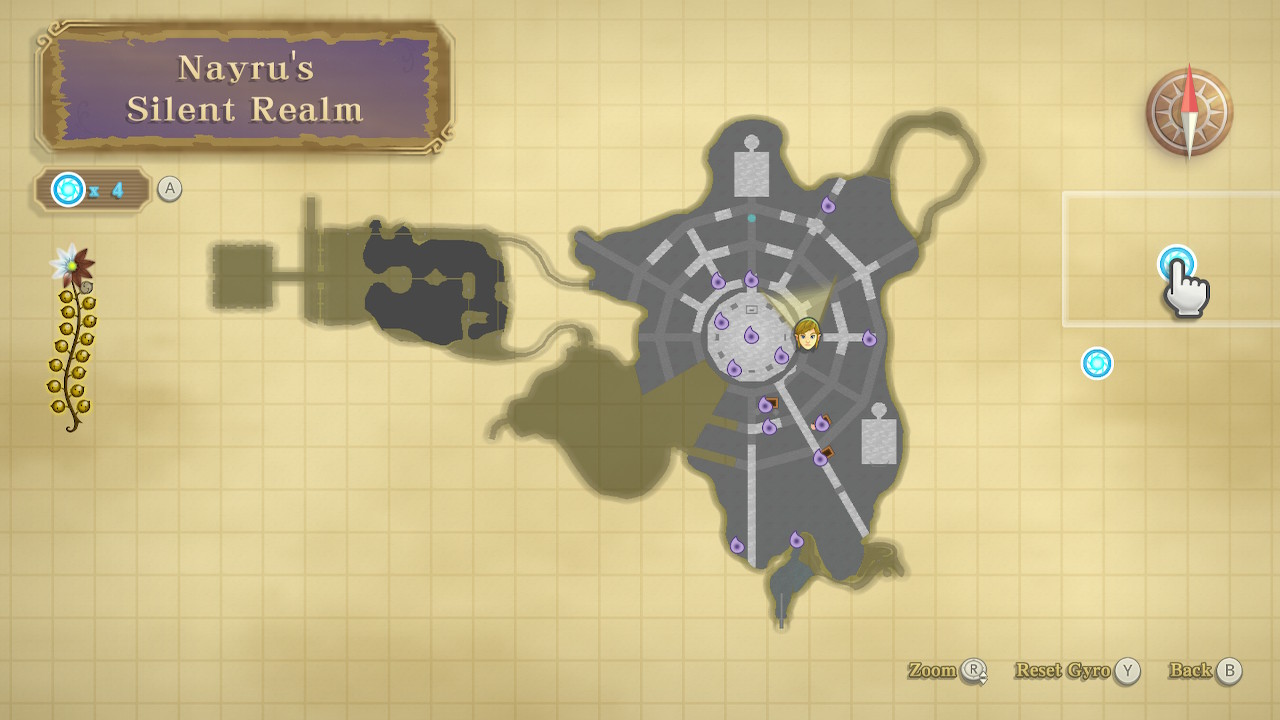Click the compass rose on the map
The image size is (1280, 720).
(x=1189, y=111)
